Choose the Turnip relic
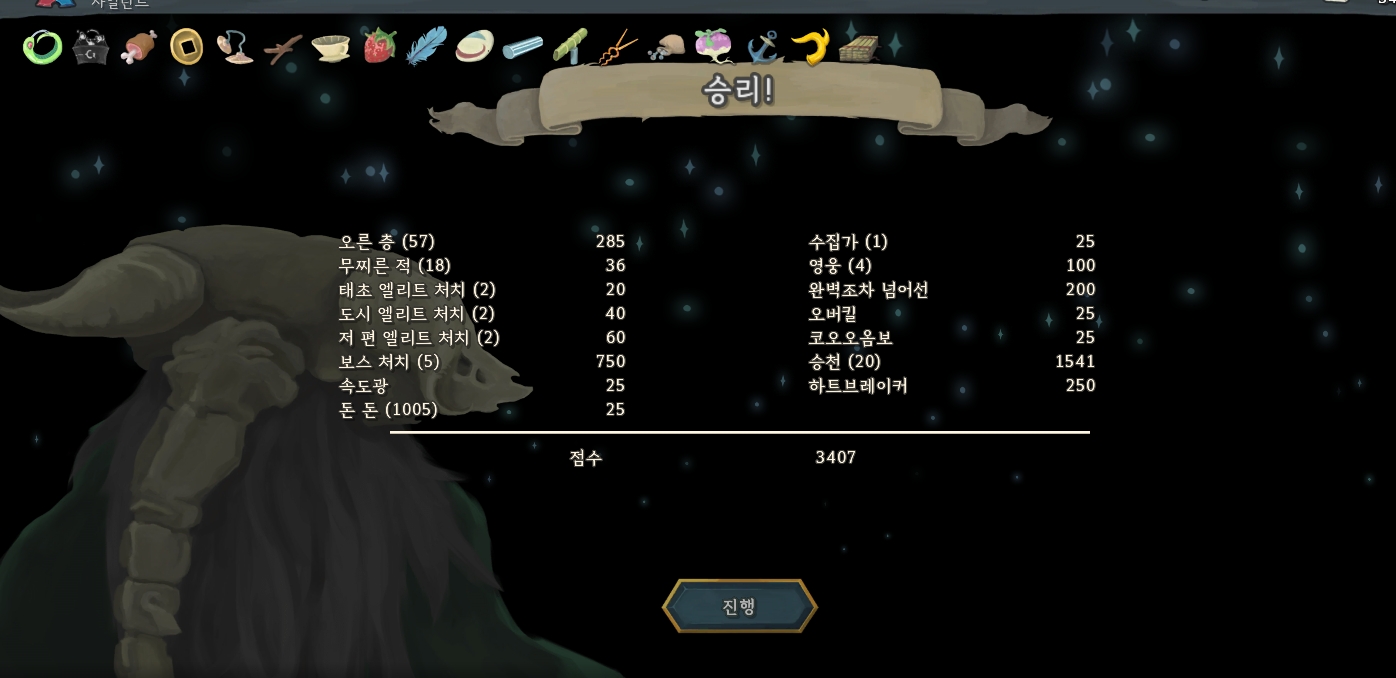The width and height of the screenshot is (1396, 678). pyautogui.click(x=714, y=46)
